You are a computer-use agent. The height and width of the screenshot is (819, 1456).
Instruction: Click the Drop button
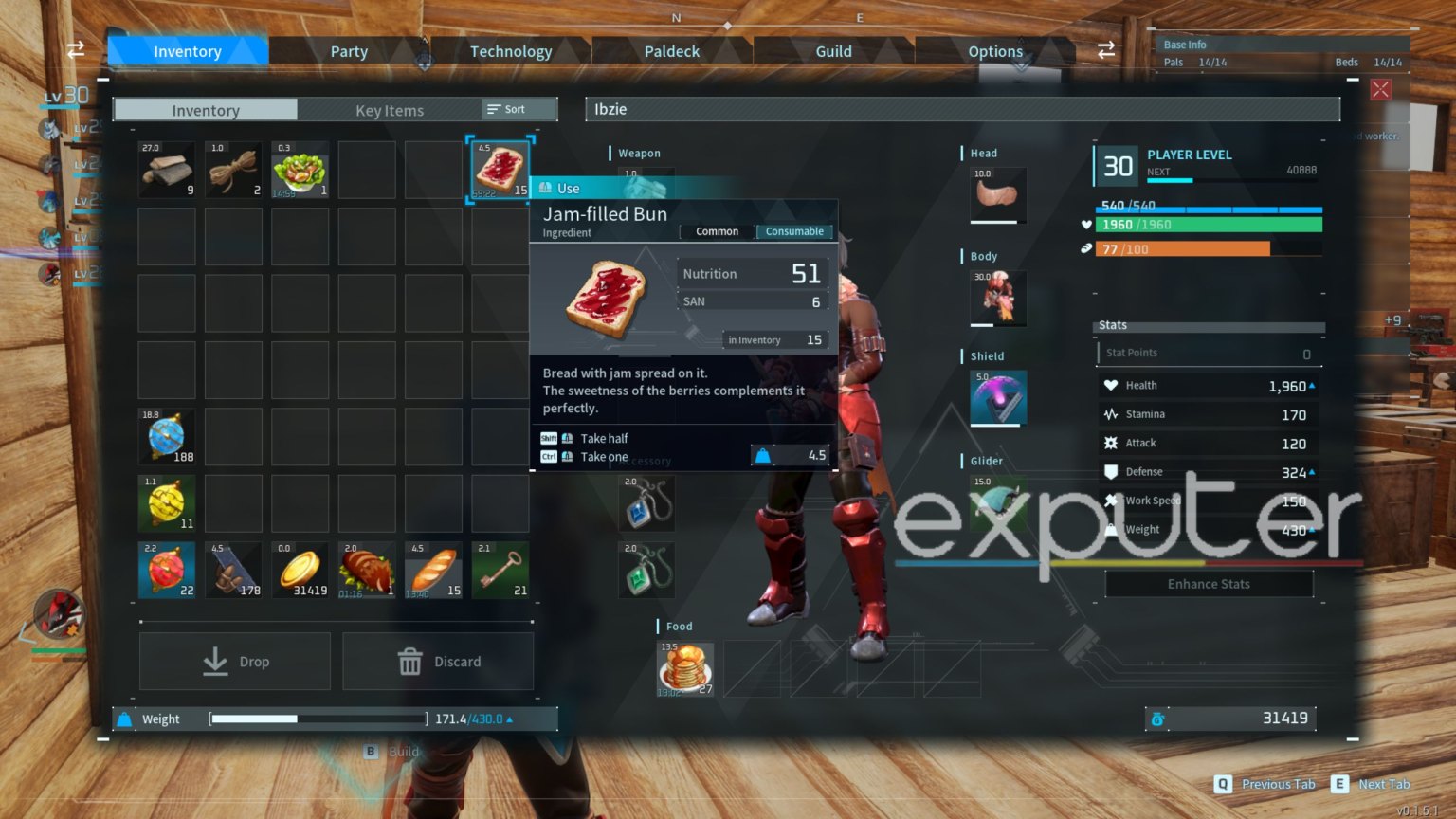(235, 661)
